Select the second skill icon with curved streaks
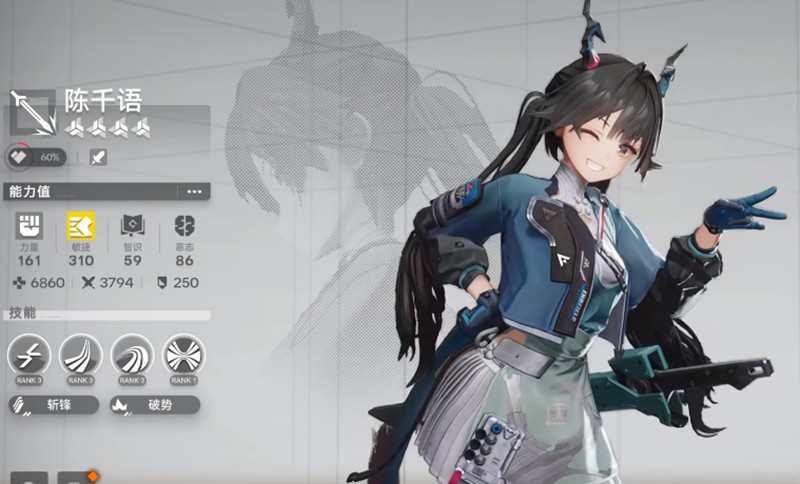Screen dimensions: 800x484 [x=80, y=354]
